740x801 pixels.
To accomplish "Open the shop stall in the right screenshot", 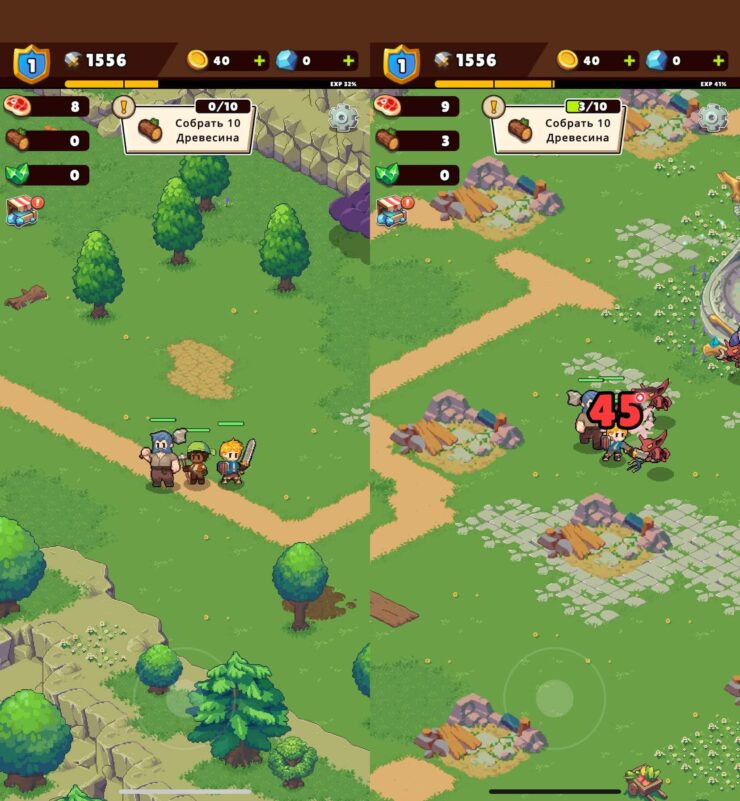I will click(x=390, y=210).
